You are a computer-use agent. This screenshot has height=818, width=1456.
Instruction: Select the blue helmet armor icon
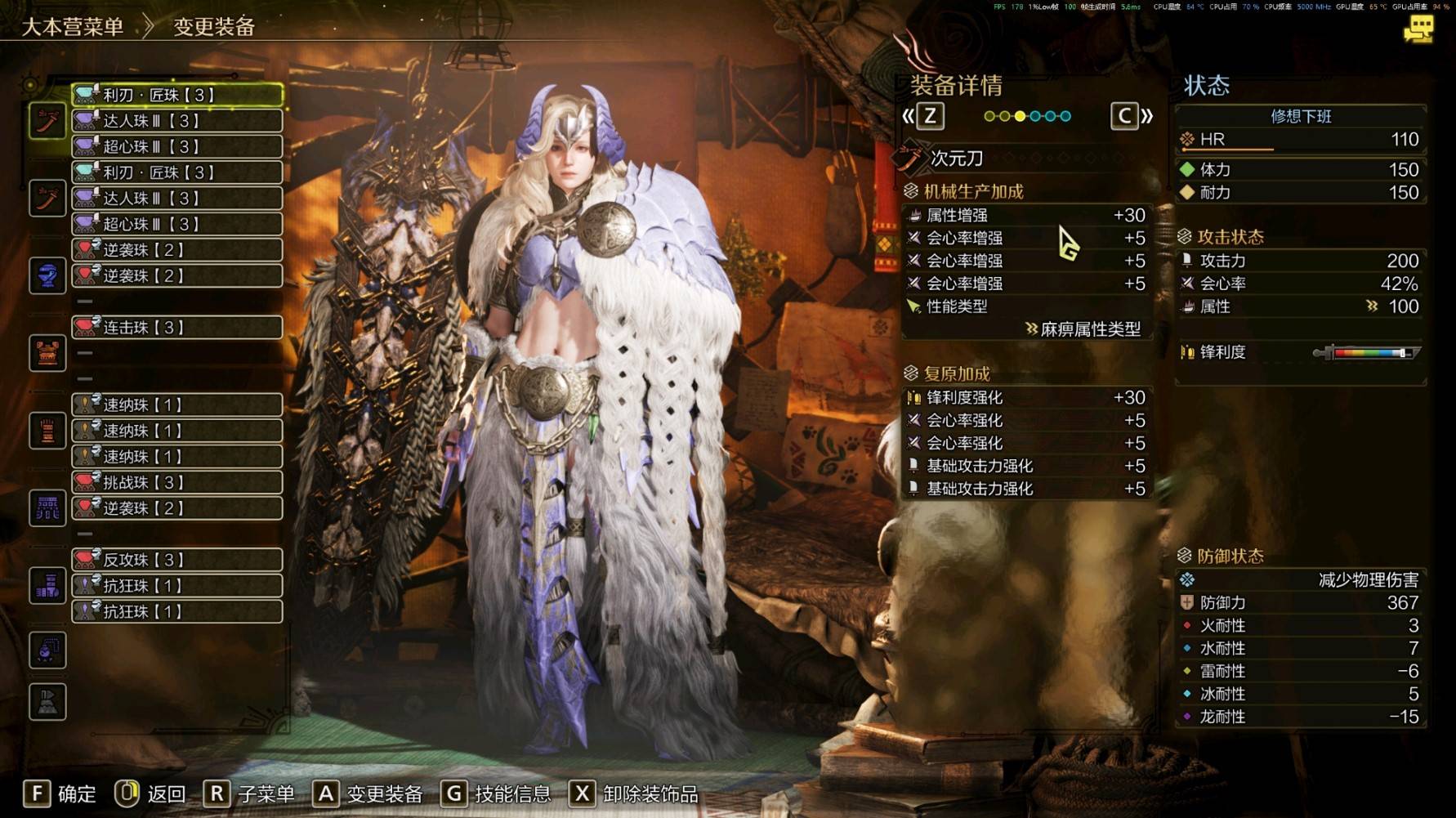point(47,275)
